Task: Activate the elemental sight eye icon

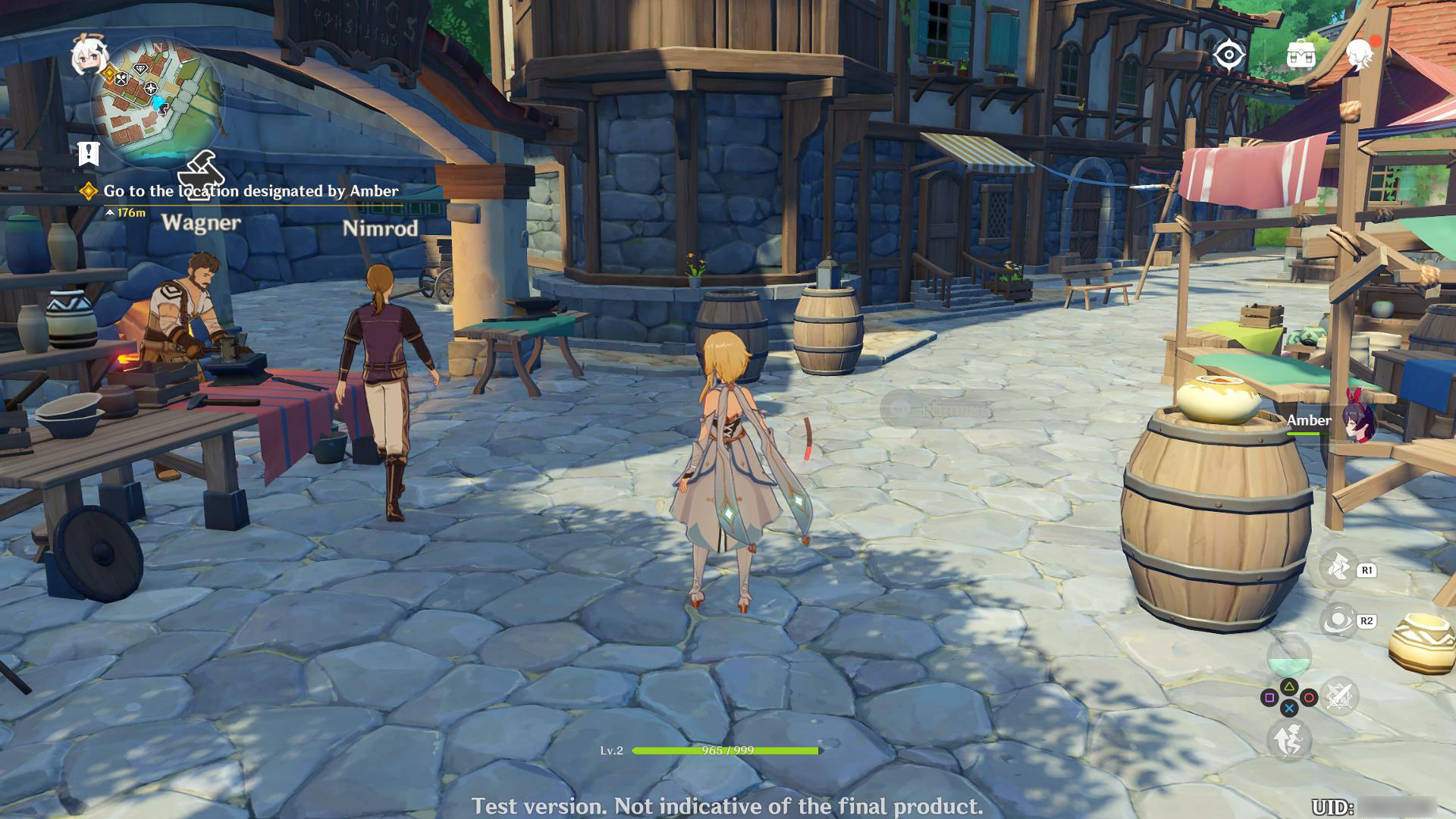Action: [x=1228, y=55]
